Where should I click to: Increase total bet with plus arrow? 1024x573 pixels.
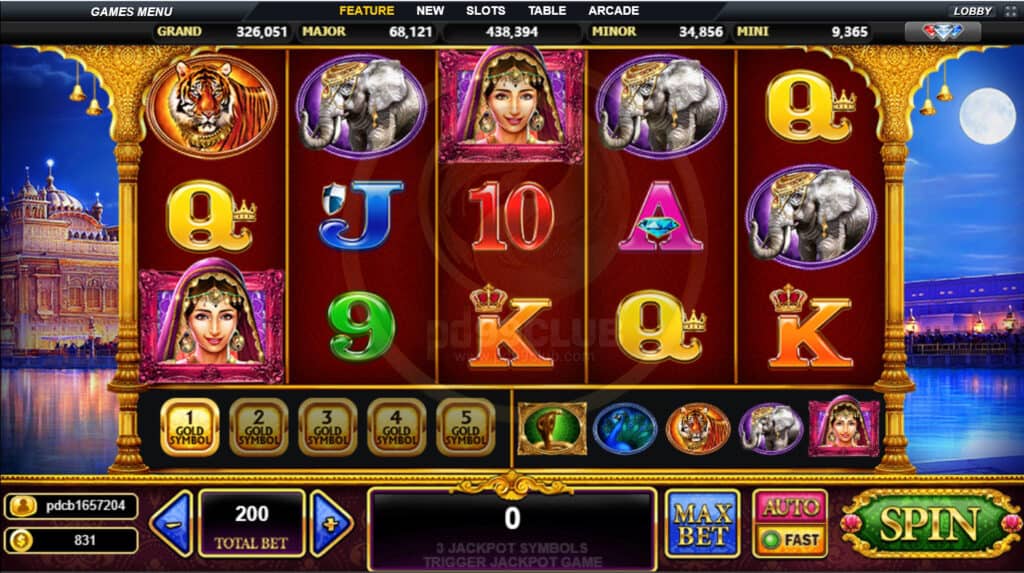pyautogui.click(x=331, y=522)
